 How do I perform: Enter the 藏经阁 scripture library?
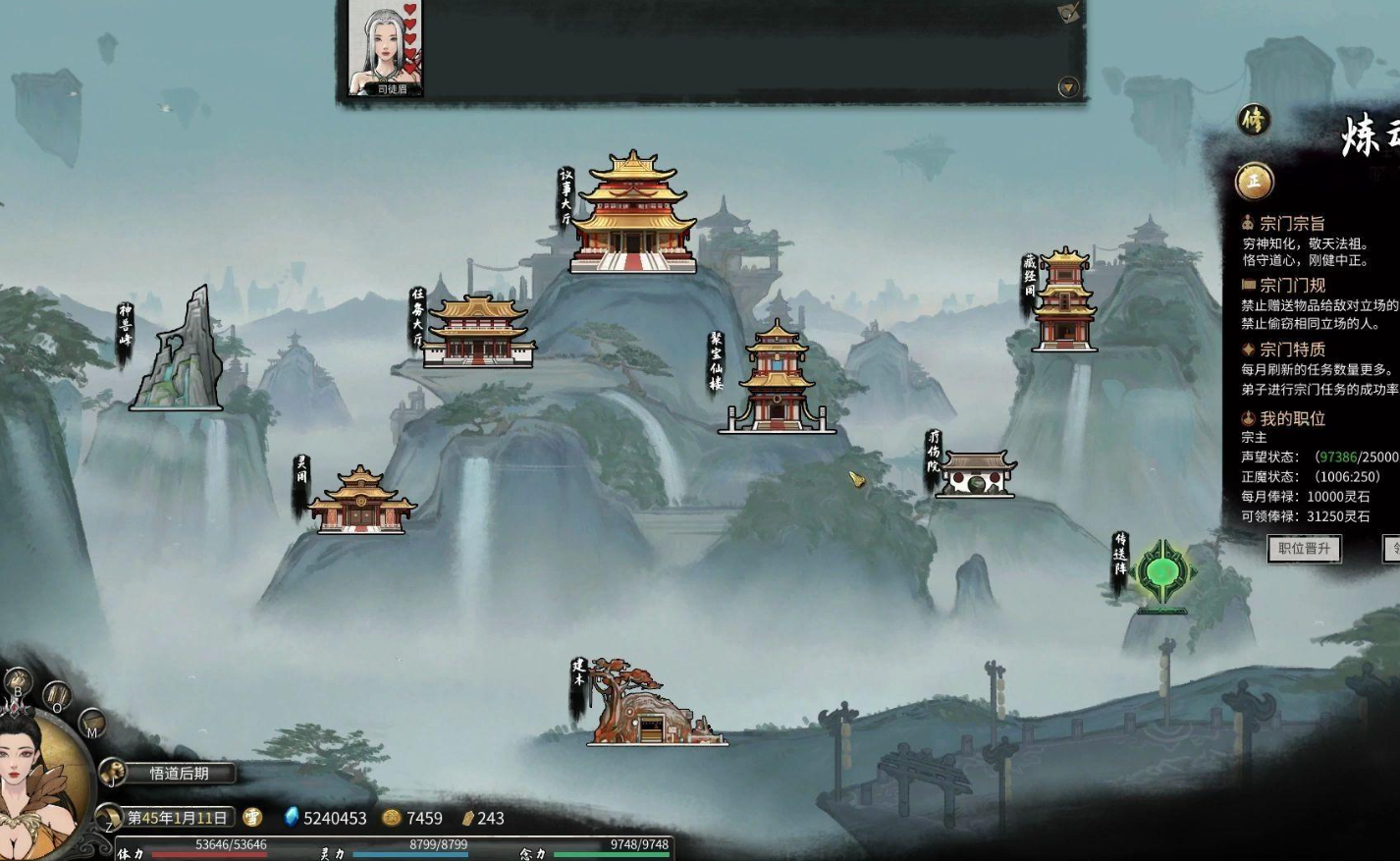1064,302
